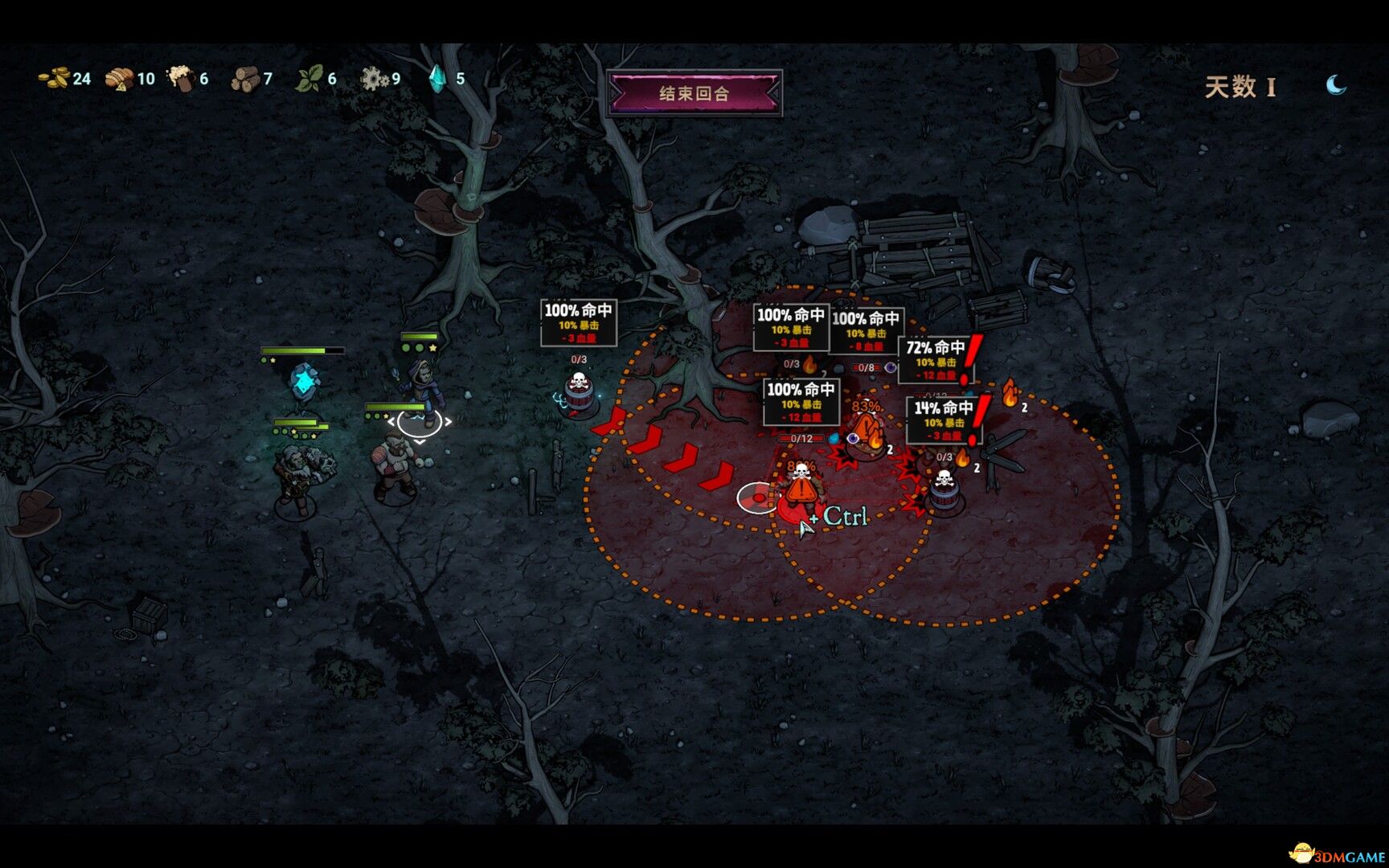Click the purple eye vision icon near 0/8 bar
Image resolution: width=1389 pixels, height=868 pixels.
tap(890, 367)
